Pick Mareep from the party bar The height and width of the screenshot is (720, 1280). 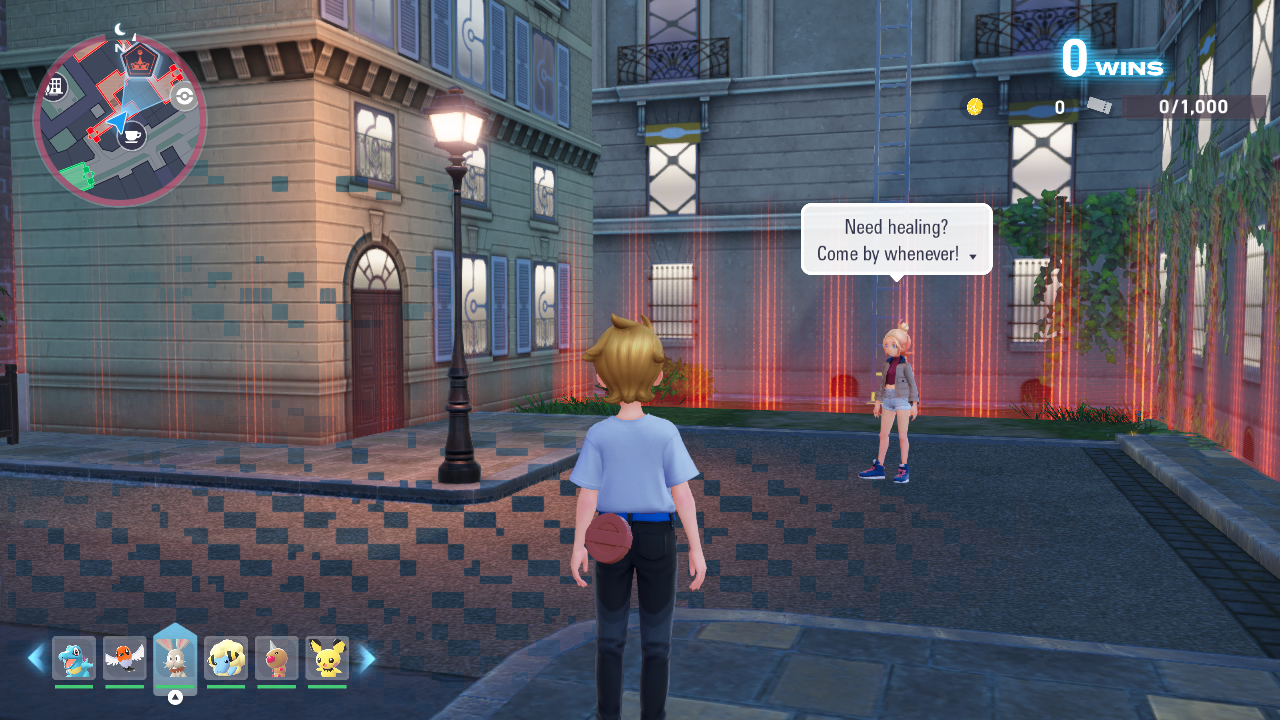226,658
